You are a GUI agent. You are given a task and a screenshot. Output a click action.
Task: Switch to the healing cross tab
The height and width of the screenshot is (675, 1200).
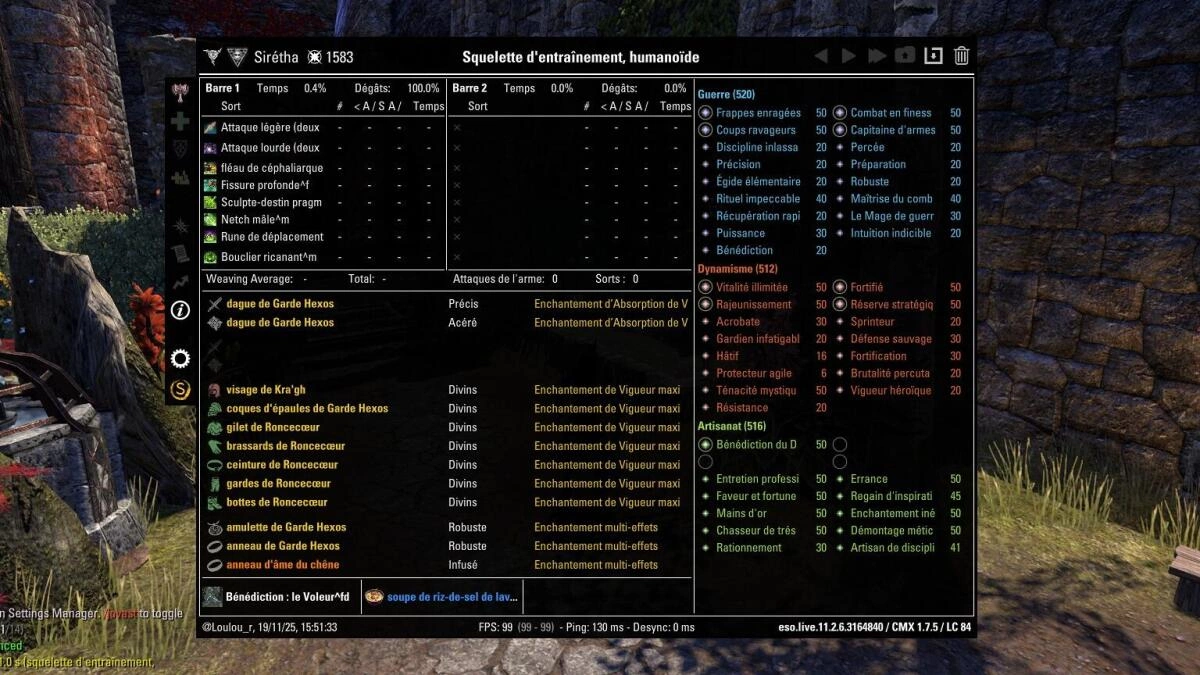click(x=180, y=121)
